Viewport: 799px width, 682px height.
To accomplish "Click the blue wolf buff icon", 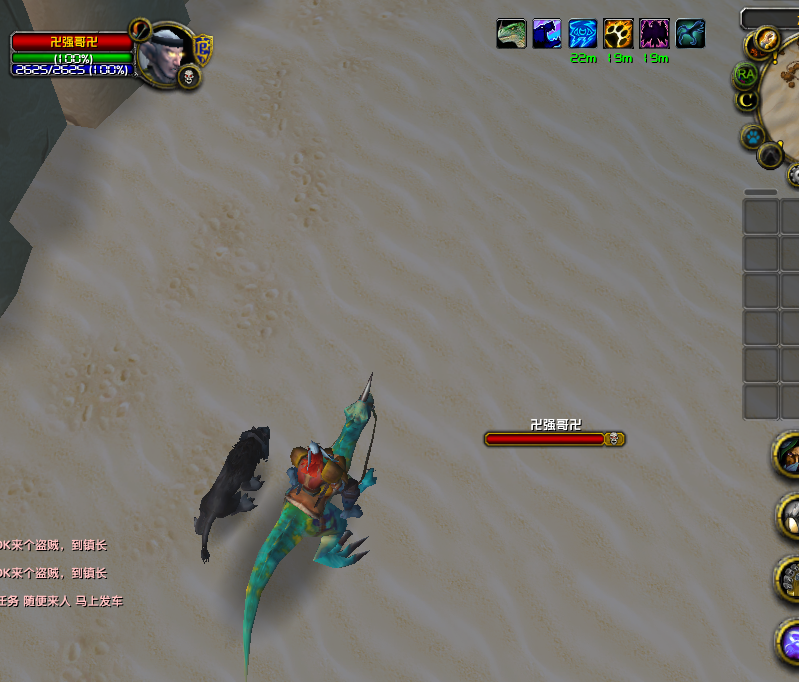I will point(547,34).
